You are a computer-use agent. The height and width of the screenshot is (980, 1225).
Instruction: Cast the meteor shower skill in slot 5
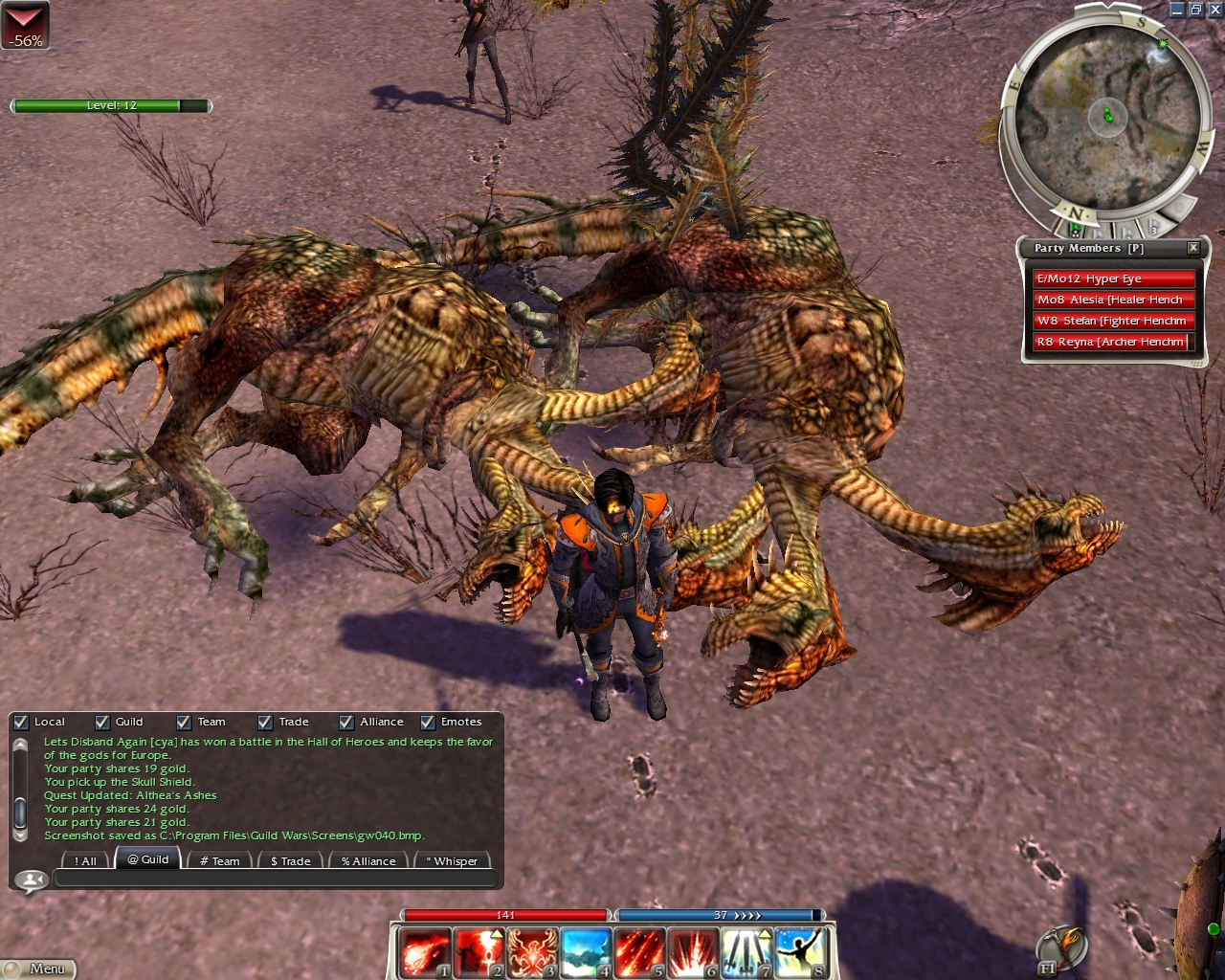[x=639, y=952]
